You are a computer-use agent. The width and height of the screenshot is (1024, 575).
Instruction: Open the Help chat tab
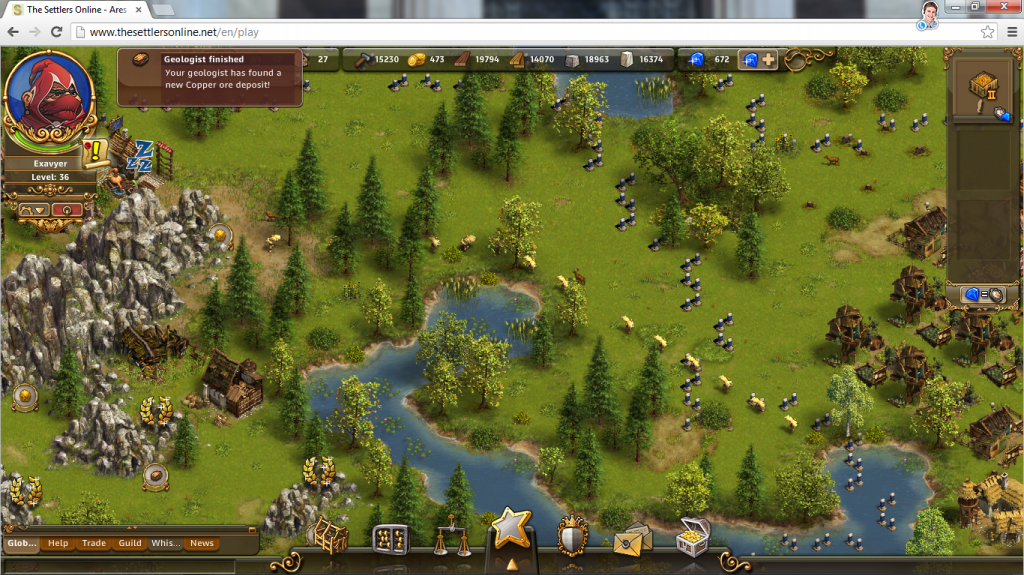58,543
